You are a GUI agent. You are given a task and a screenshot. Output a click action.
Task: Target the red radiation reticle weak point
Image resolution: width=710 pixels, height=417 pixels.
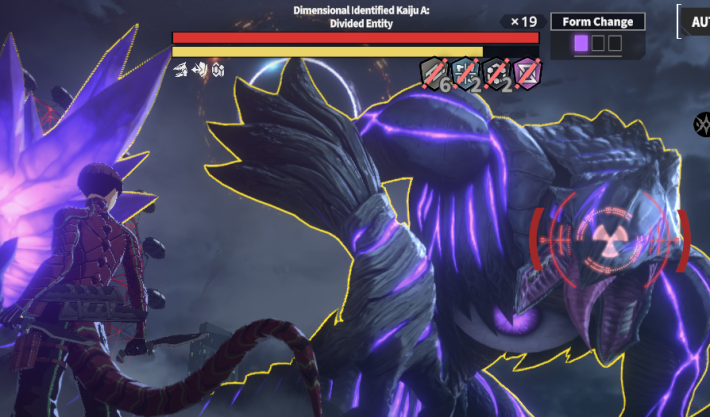coord(606,237)
